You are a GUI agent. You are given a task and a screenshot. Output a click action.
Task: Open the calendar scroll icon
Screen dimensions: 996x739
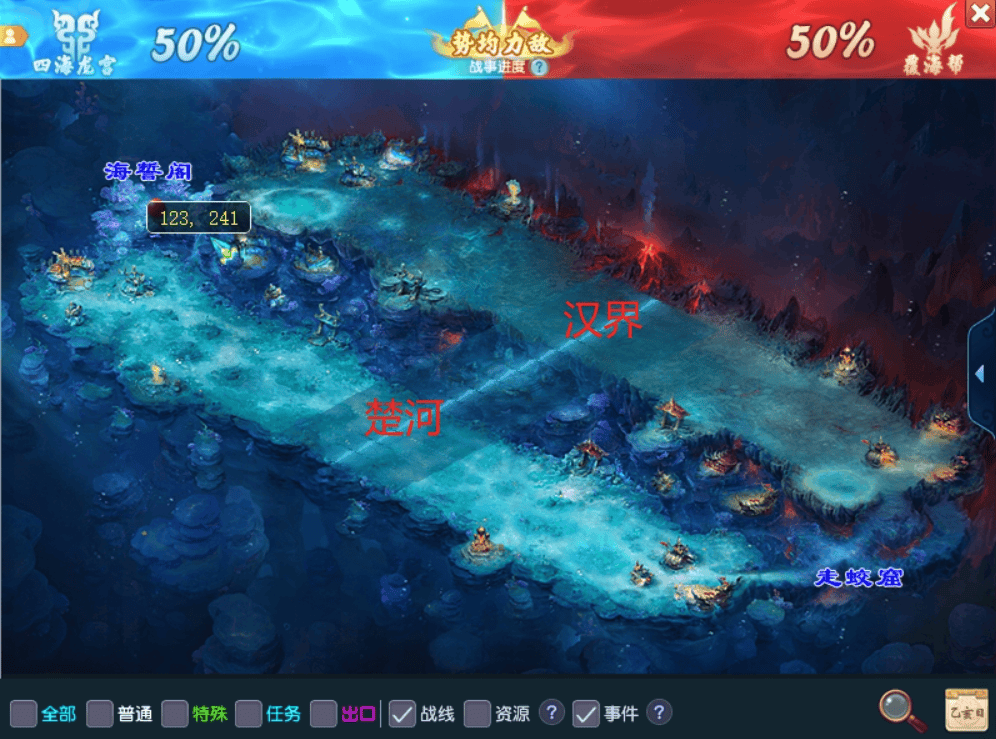(966, 710)
